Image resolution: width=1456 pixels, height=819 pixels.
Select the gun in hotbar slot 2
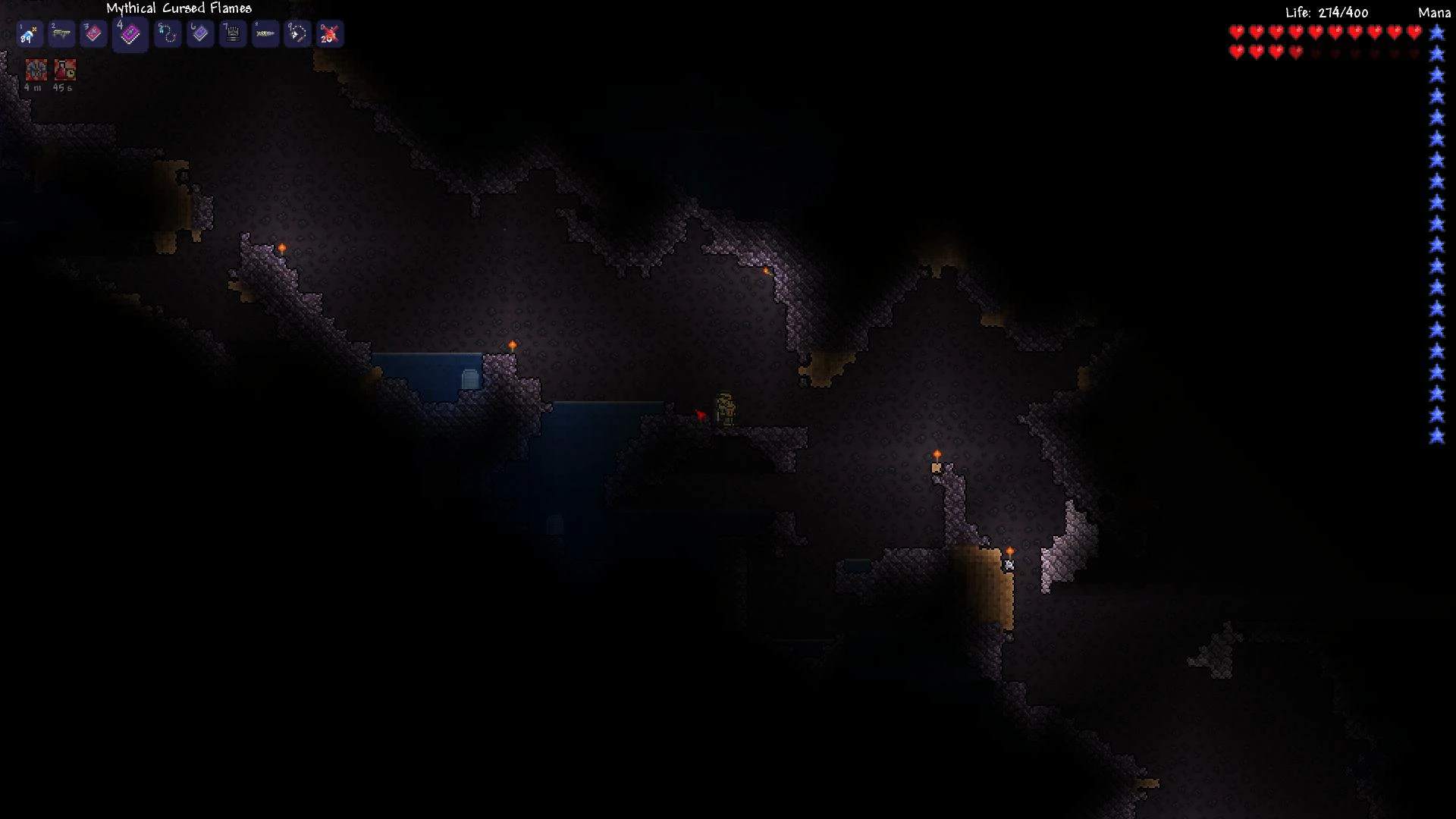pos(61,33)
